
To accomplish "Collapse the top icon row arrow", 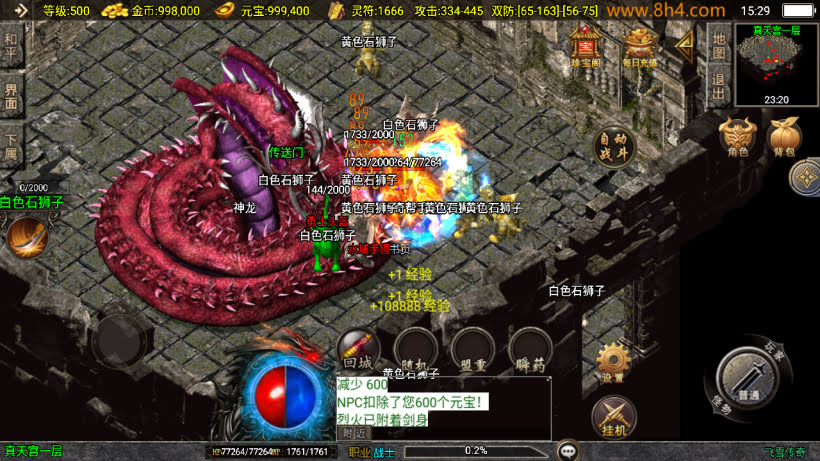I will click(685, 45).
